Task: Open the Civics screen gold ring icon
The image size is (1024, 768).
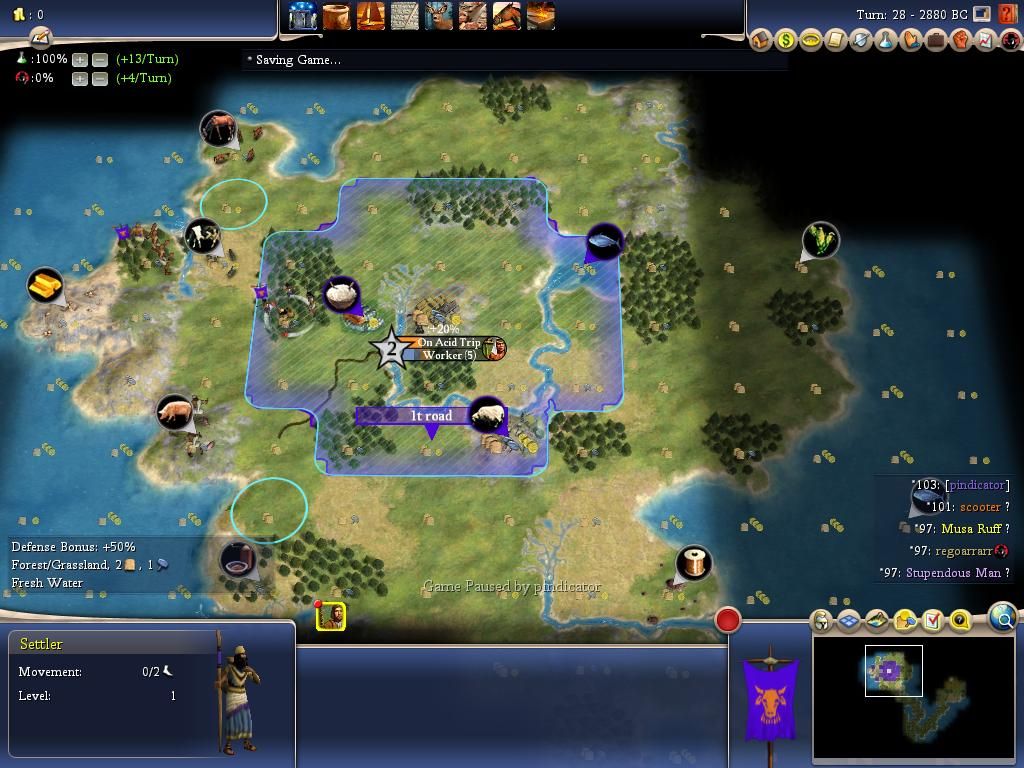Action: pos(811,41)
